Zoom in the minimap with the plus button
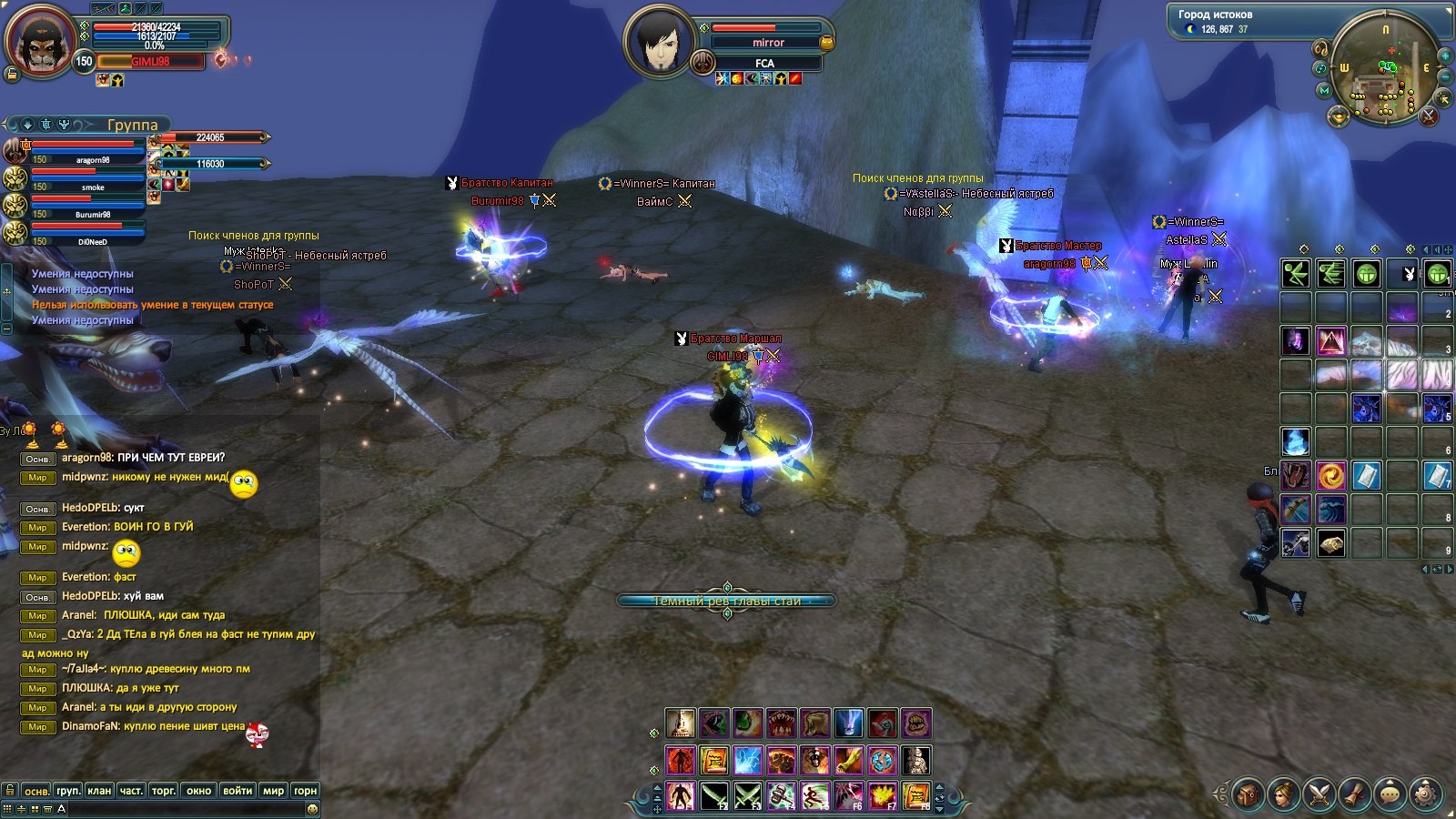 coord(1444,56)
